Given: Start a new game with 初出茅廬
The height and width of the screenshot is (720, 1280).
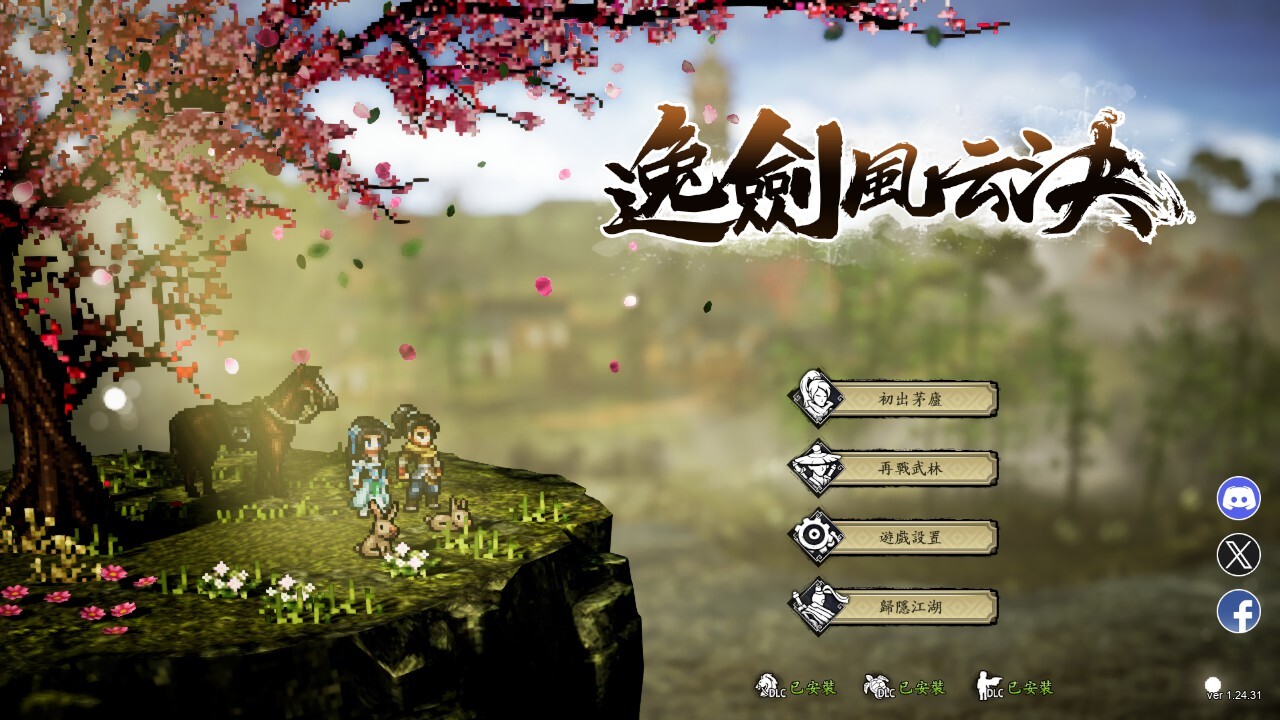Looking at the screenshot, I should pos(909,400).
